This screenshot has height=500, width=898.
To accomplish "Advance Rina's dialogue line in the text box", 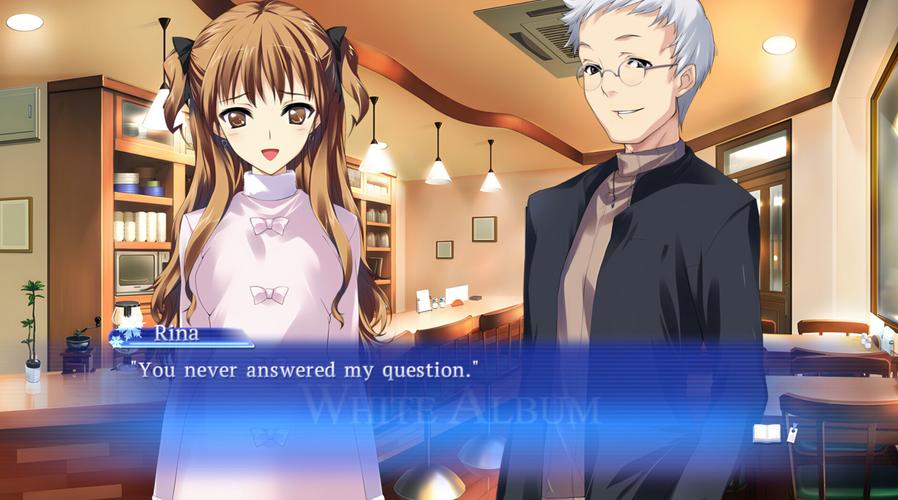I will [x=303, y=370].
